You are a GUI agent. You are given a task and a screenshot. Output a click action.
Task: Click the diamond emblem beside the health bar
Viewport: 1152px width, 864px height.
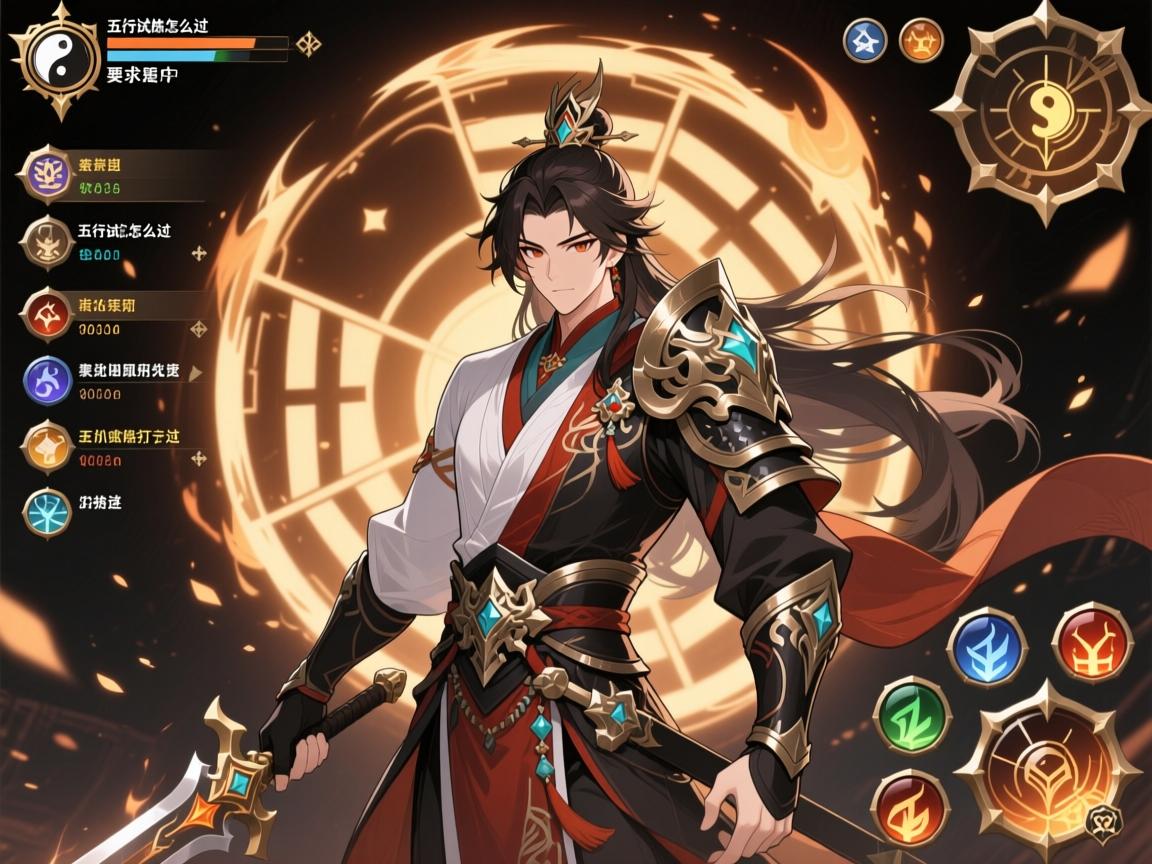[308, 44]
